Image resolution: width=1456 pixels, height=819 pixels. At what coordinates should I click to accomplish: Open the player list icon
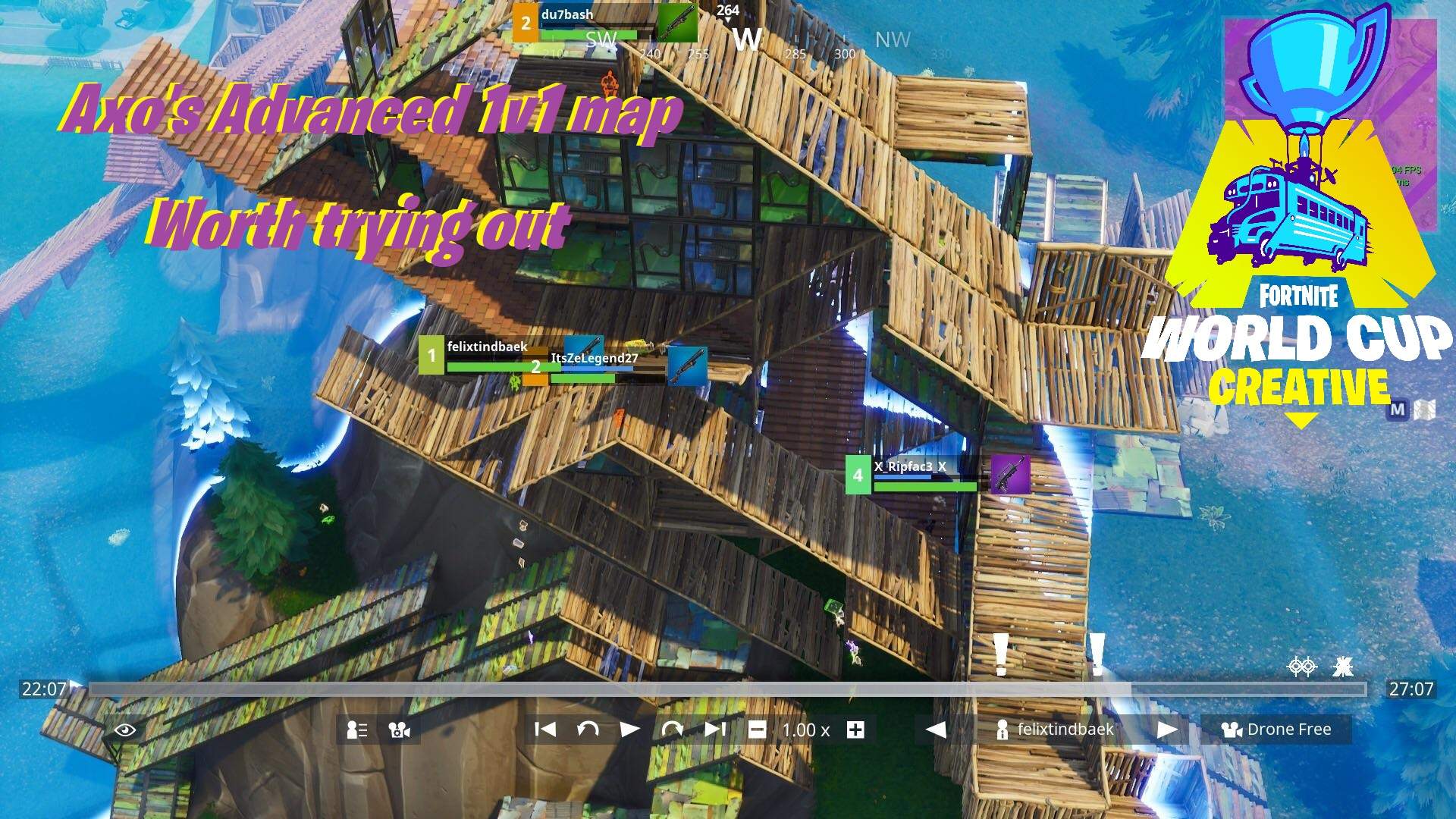tap(356, 730)
